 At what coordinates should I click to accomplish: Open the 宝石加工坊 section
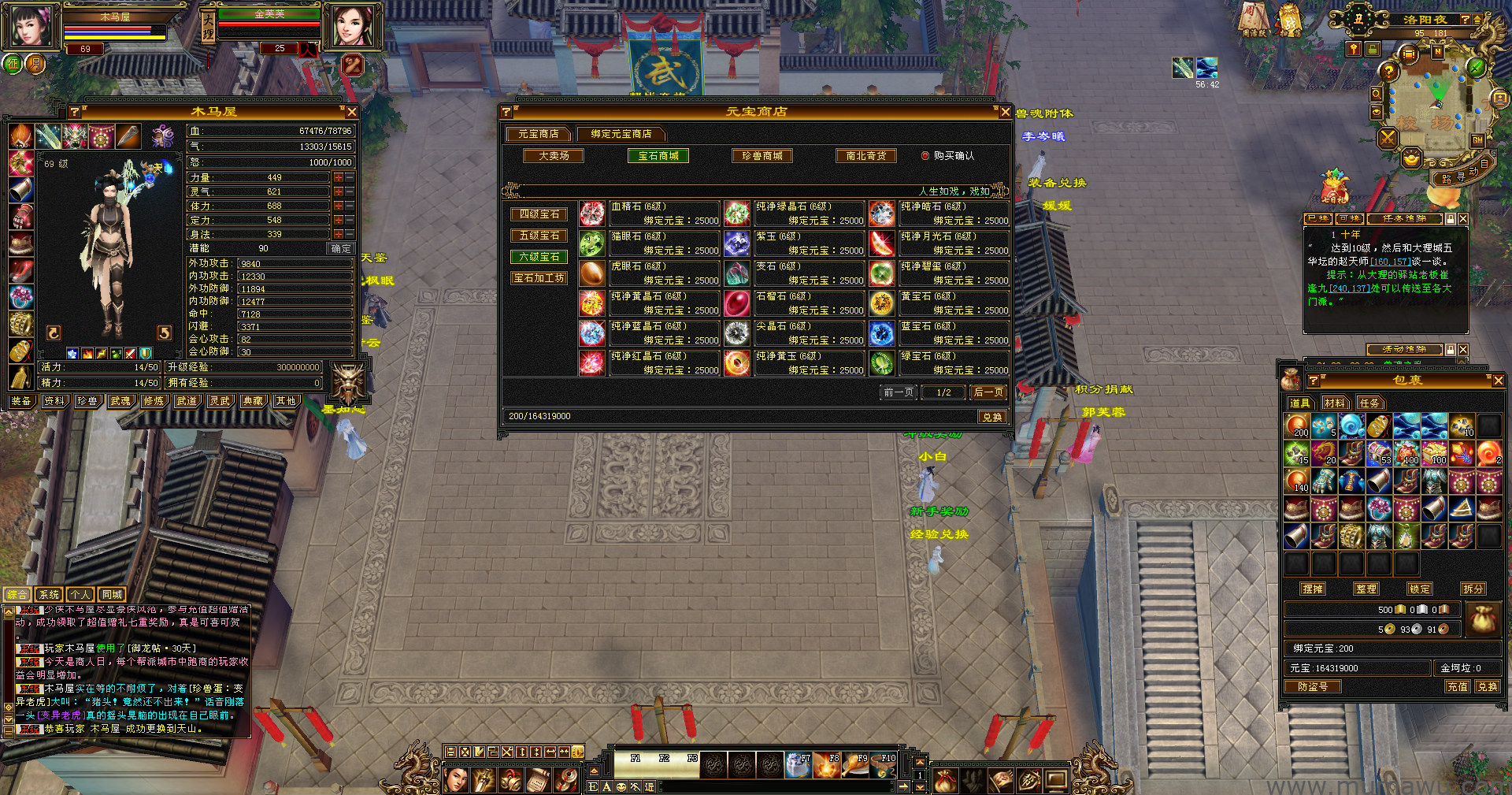pos(539,278)
